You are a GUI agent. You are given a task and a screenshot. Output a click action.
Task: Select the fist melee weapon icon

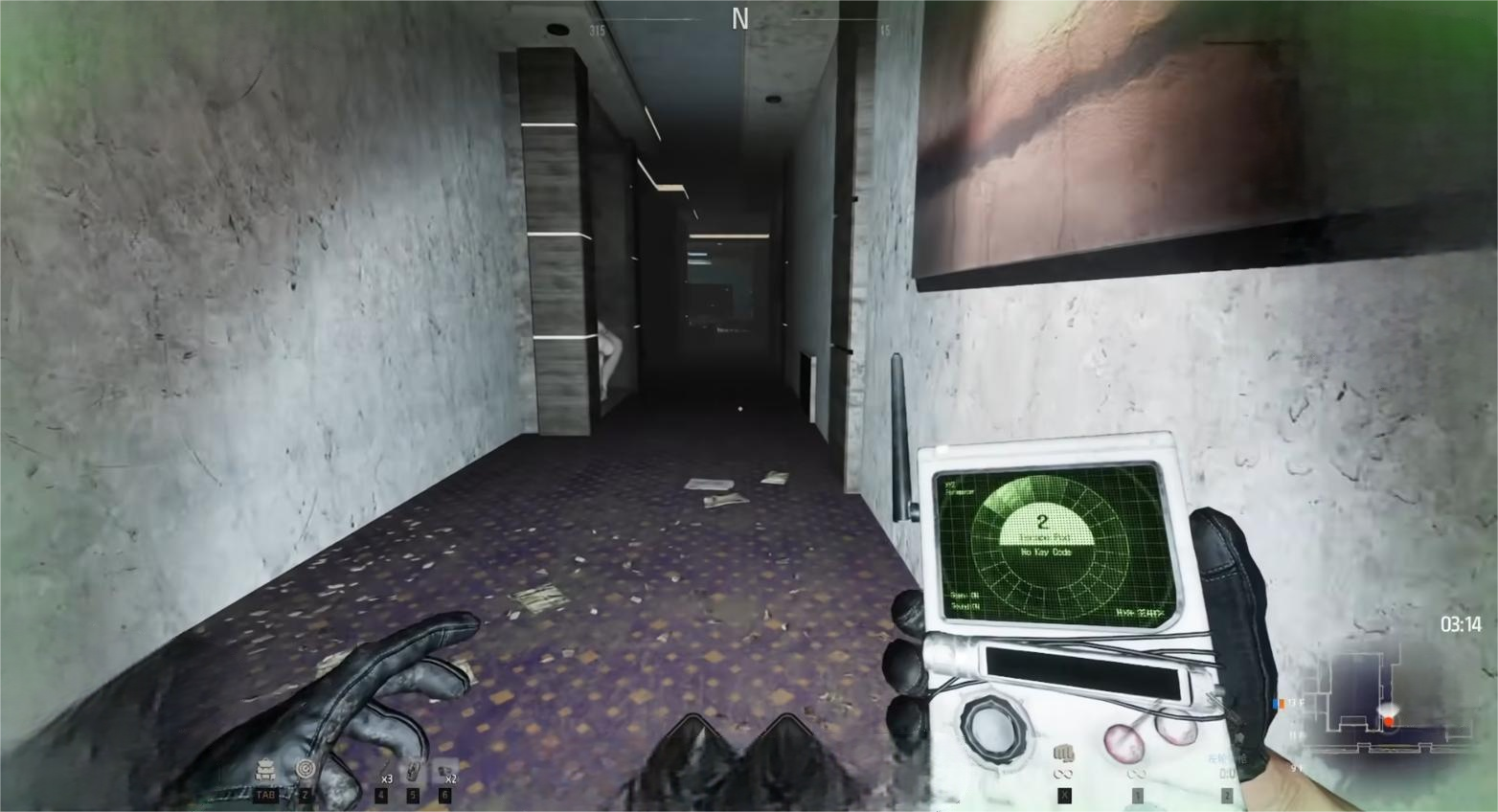click(1063, 754)
